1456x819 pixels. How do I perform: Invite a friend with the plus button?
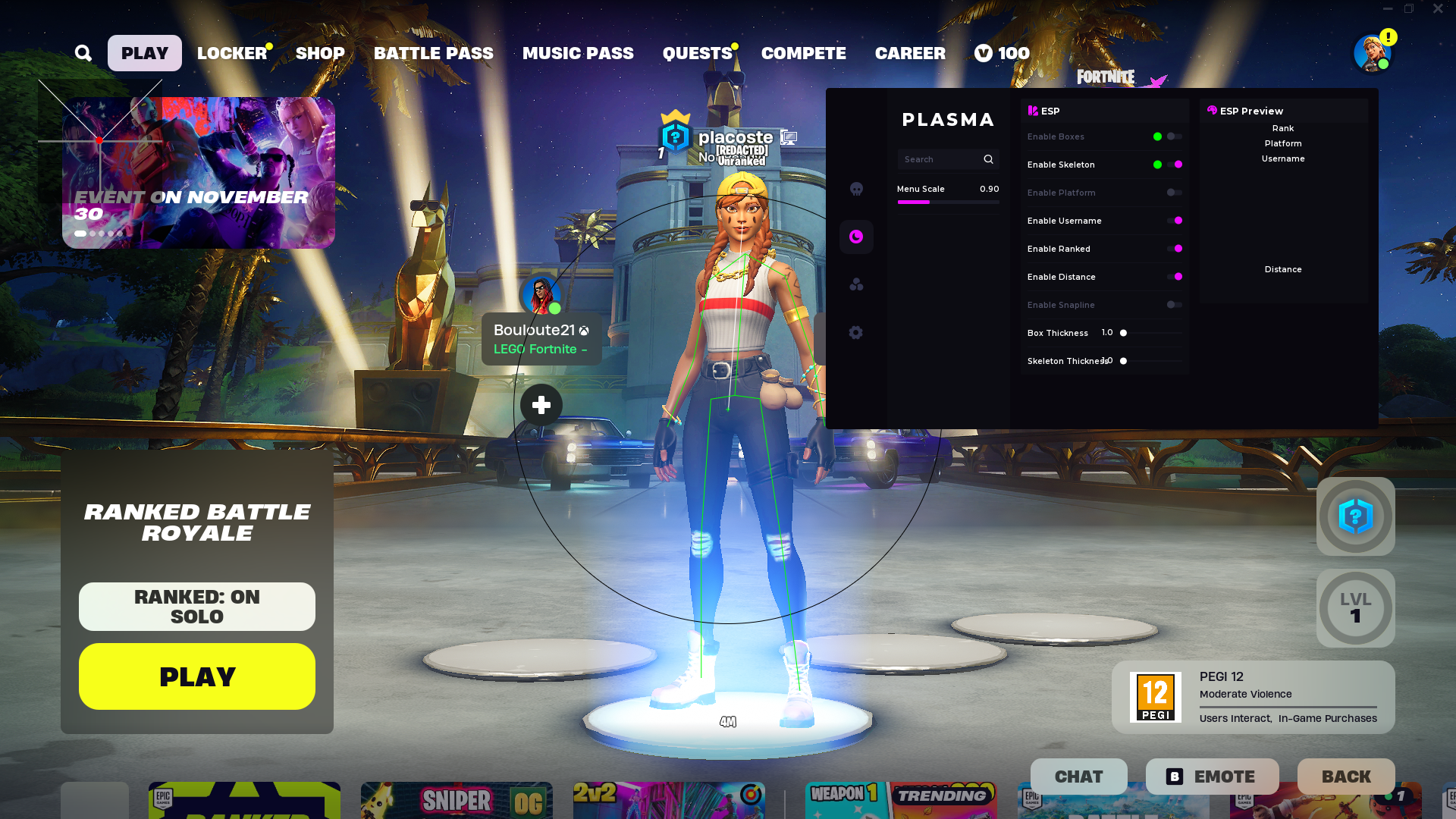click(x=541, y=405)
